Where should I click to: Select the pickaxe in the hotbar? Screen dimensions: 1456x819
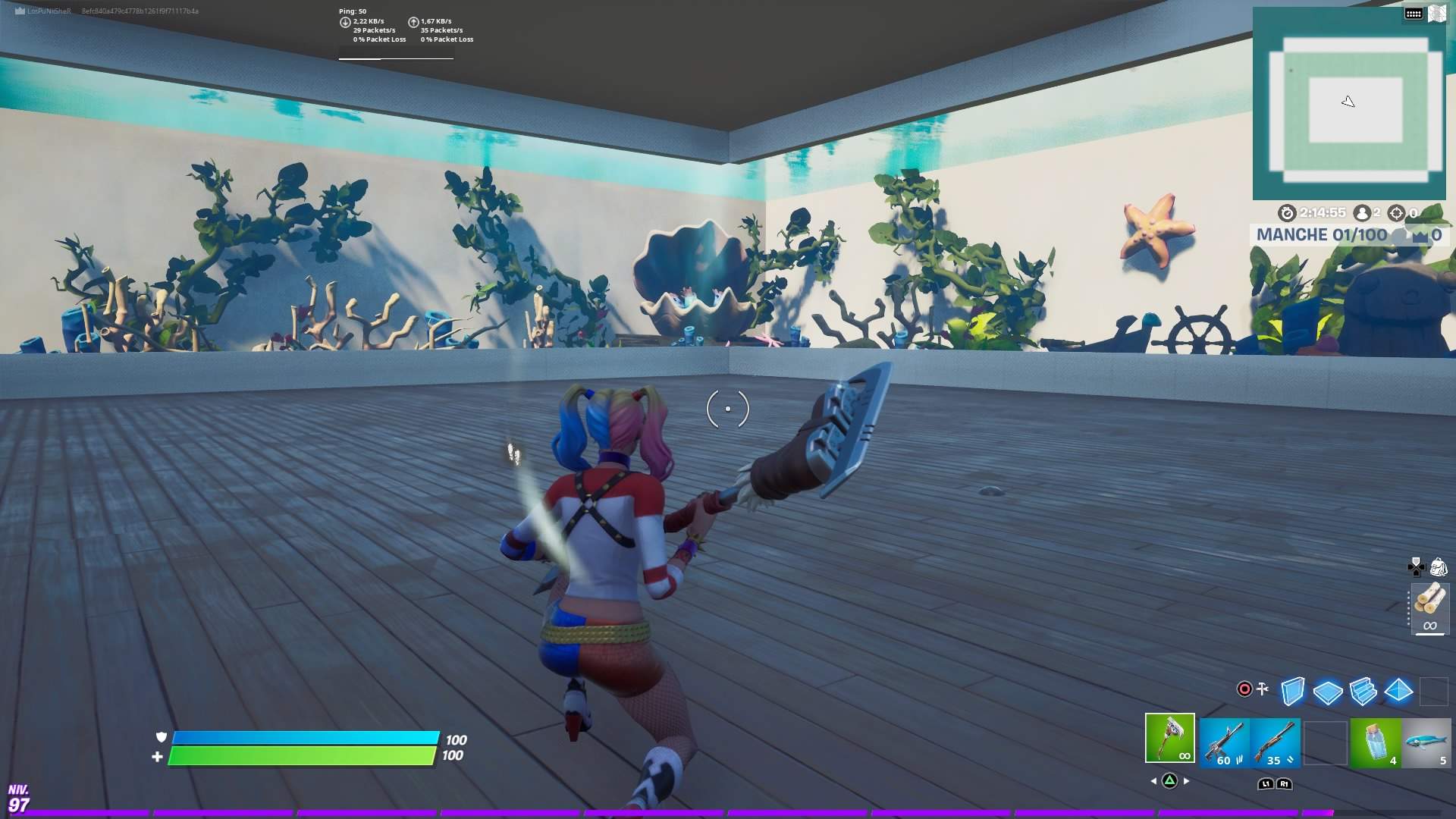click(x=1169, y=738)
